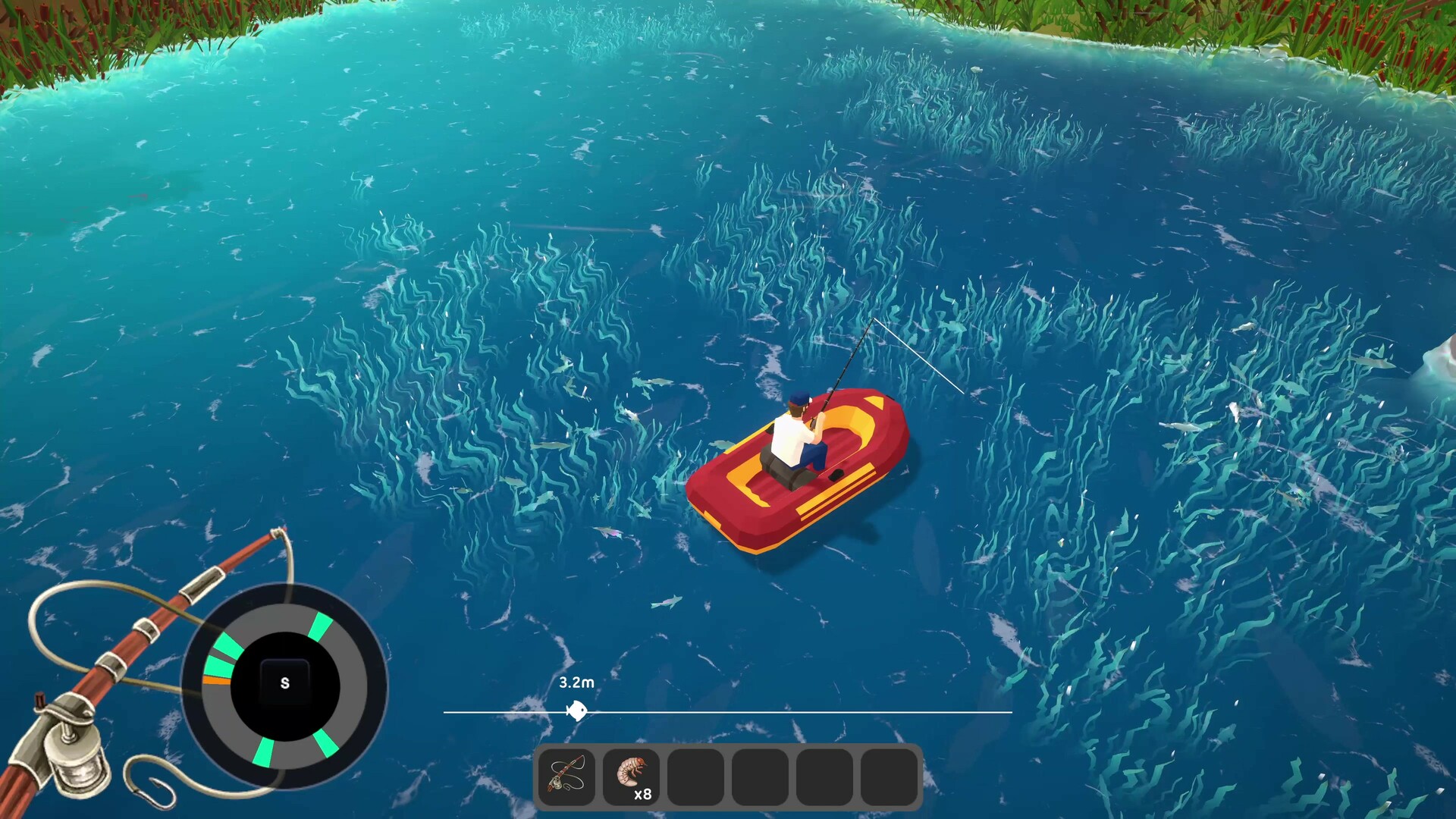This screenshot has height=819, width=1456.
Task: Select the x8 count label on the bait
Action: point(643,795)
